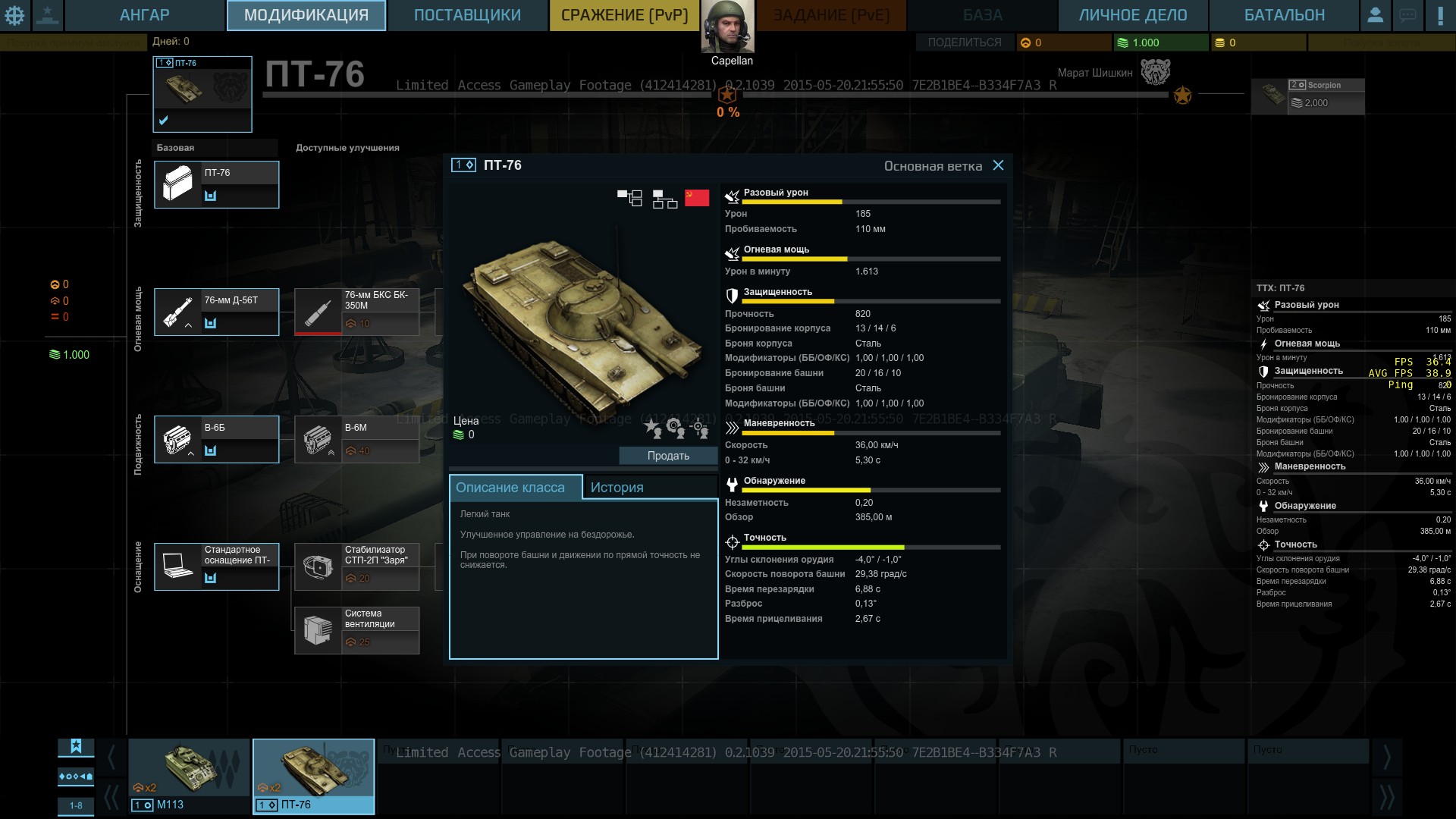The image size is (1456, 819).
Task: Open the Личное дело section
Action: point(1132,15)
